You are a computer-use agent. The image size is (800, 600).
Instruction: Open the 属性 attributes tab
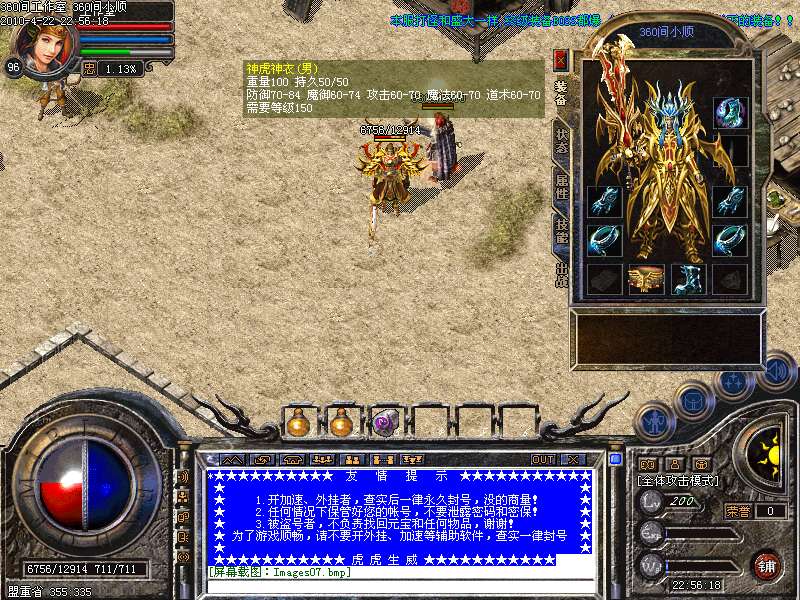click(561, 187)
